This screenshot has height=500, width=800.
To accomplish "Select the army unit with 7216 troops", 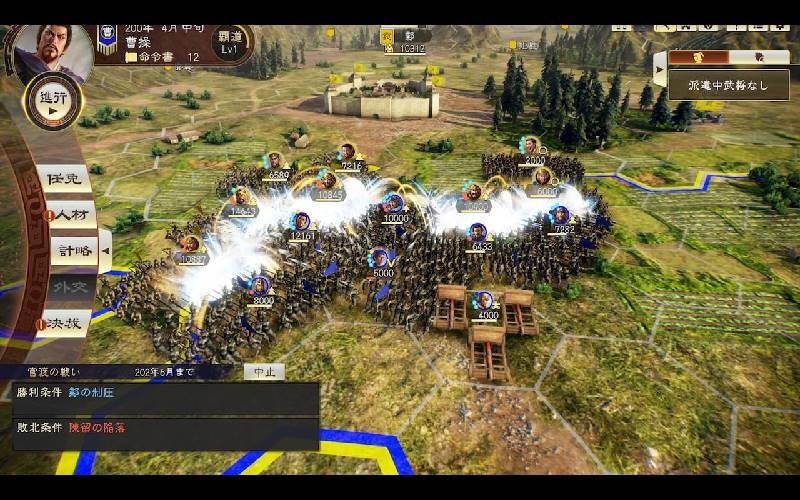I will 348,154.
